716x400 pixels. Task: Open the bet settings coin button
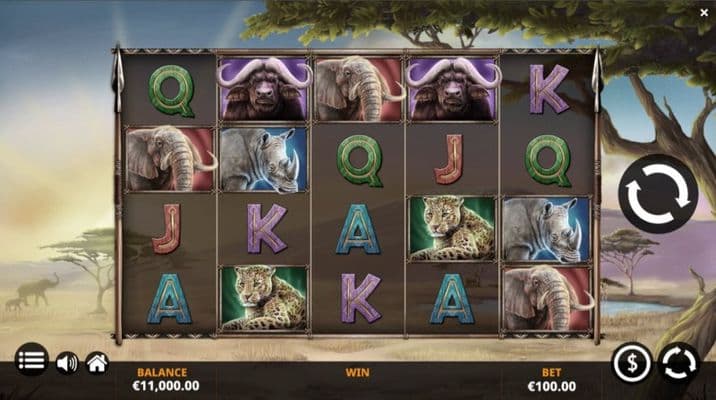(632, 362)
